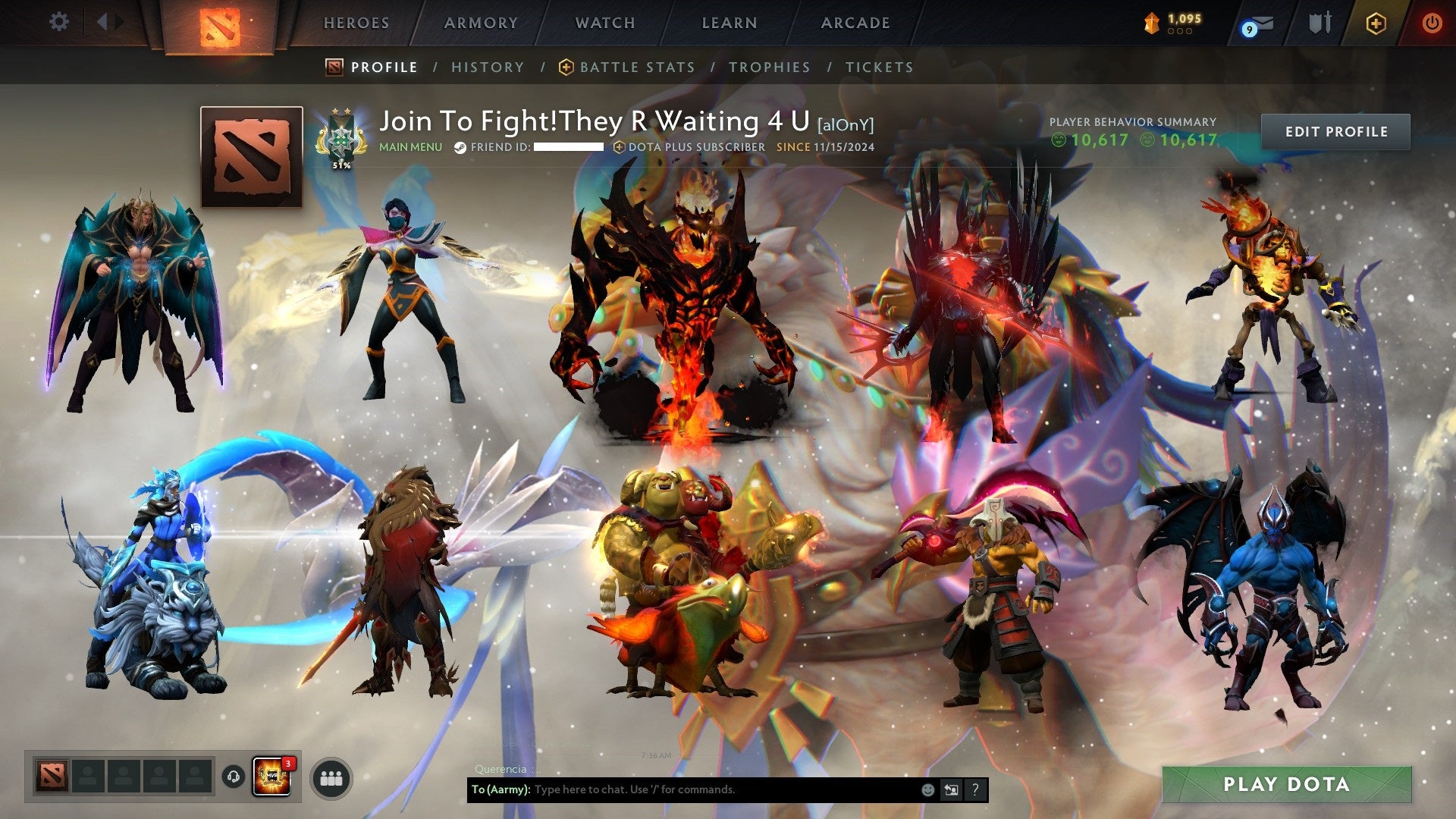Open the settings gear icon
The height and width of the screenshot is (819, 1456).
click(x=58, y=22)
